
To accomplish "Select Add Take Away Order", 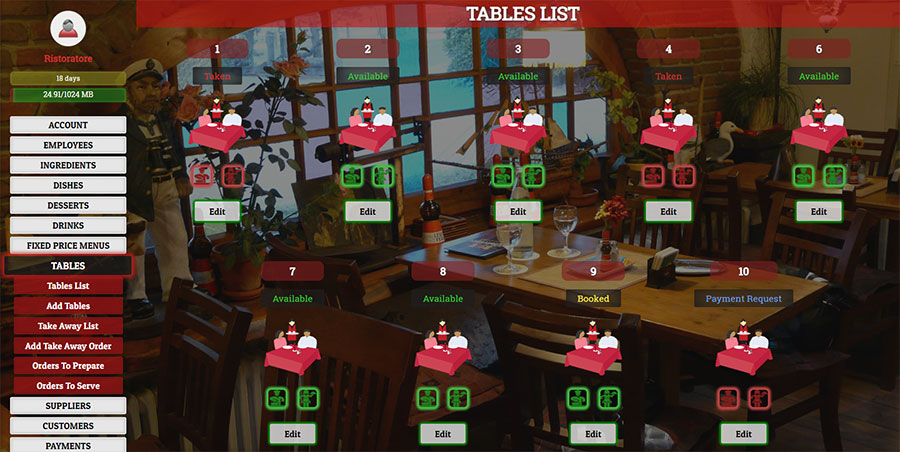I will tap(68, 346).
